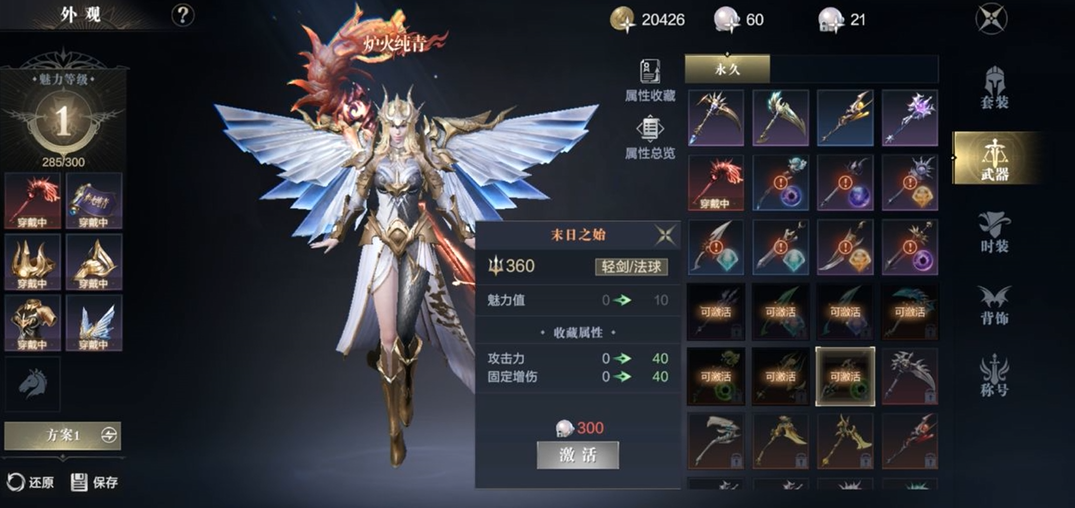Save the appearance with 保存
Screen dimensions: 1075x508
pyautogui.click(x=95, y=482)
